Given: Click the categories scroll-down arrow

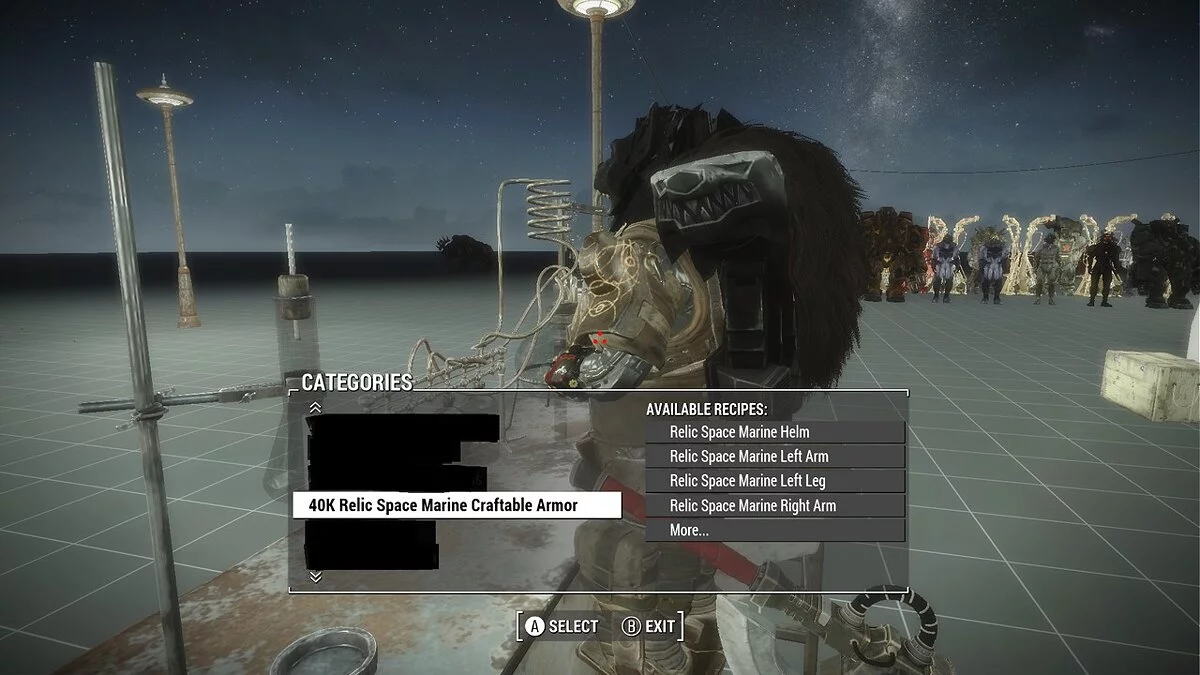Looking at the screenshot, I should pyautogui.click(x=316, y=576).
